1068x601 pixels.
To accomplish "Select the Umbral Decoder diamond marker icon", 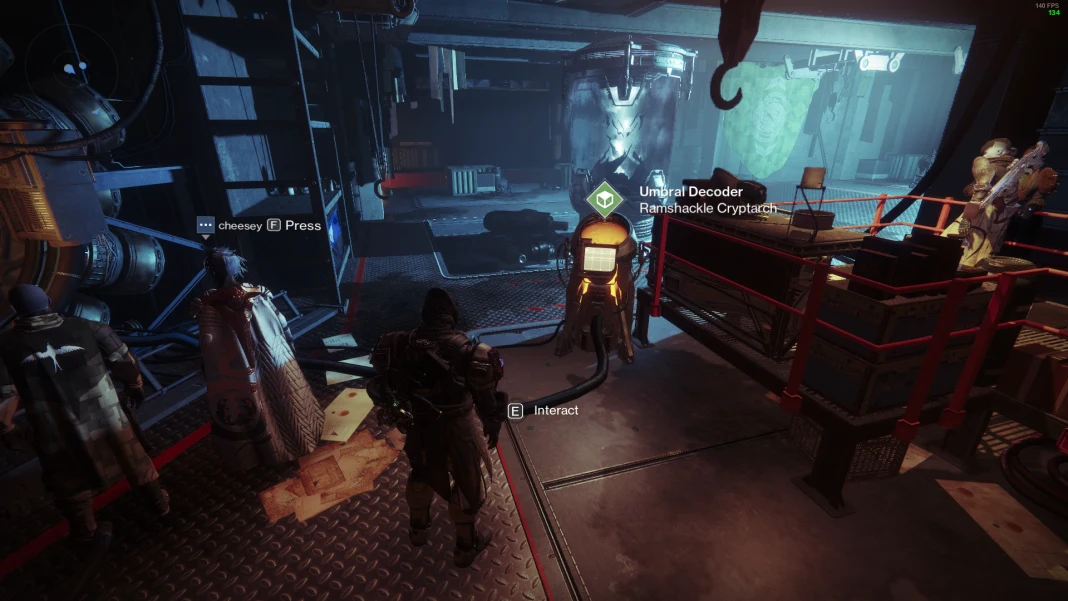I will (604, 200).
